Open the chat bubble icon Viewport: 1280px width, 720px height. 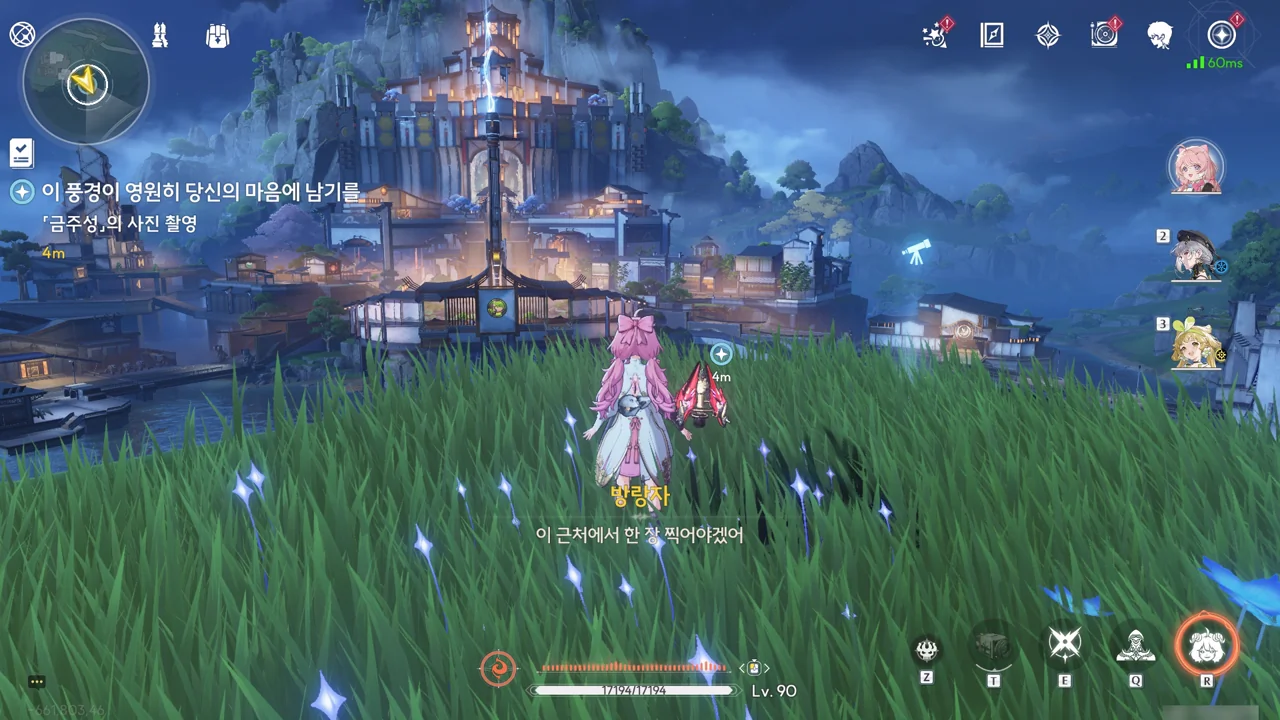point(37,682)
